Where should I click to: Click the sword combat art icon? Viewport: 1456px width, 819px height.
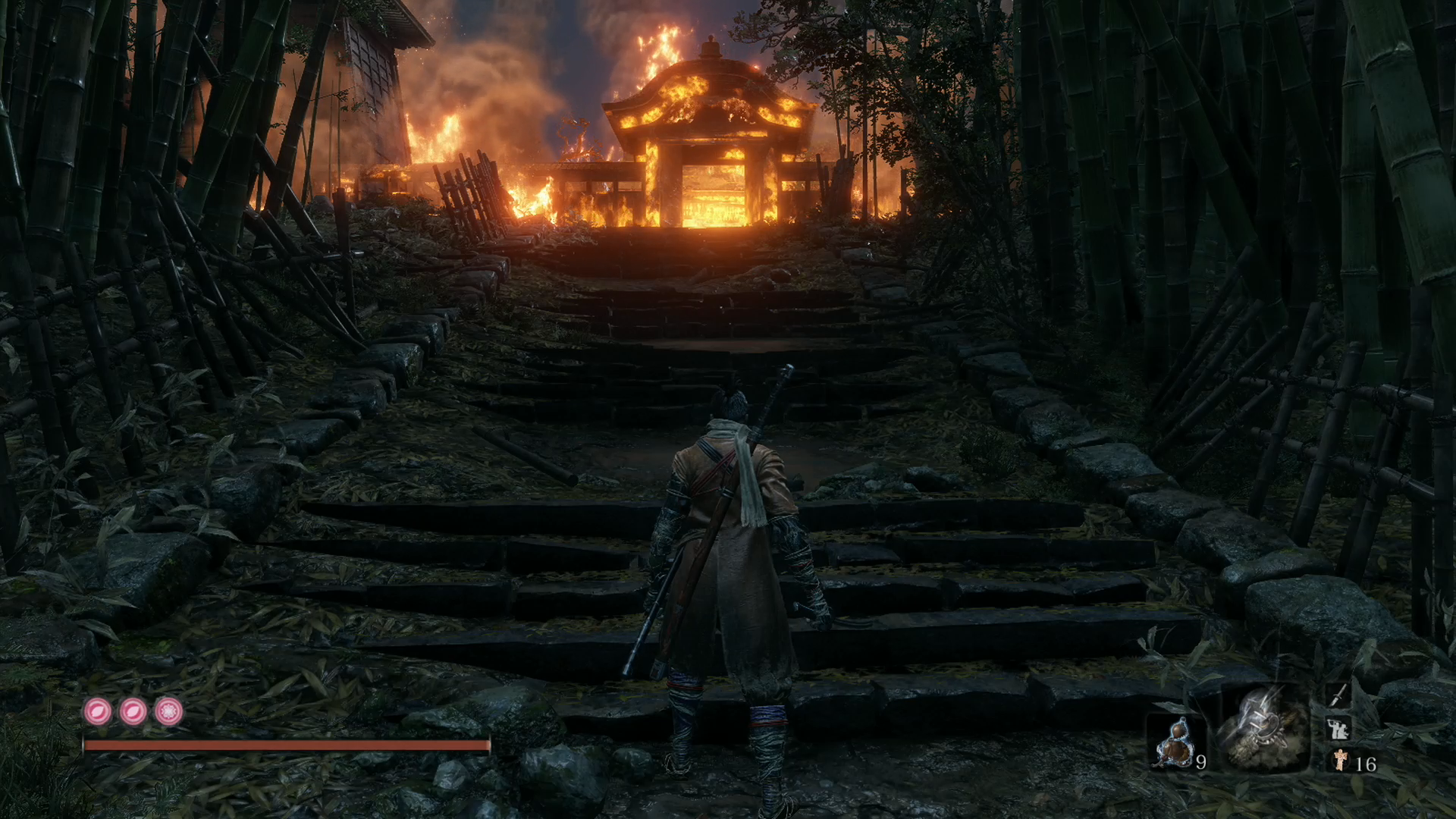click(x=1338, y=695)
